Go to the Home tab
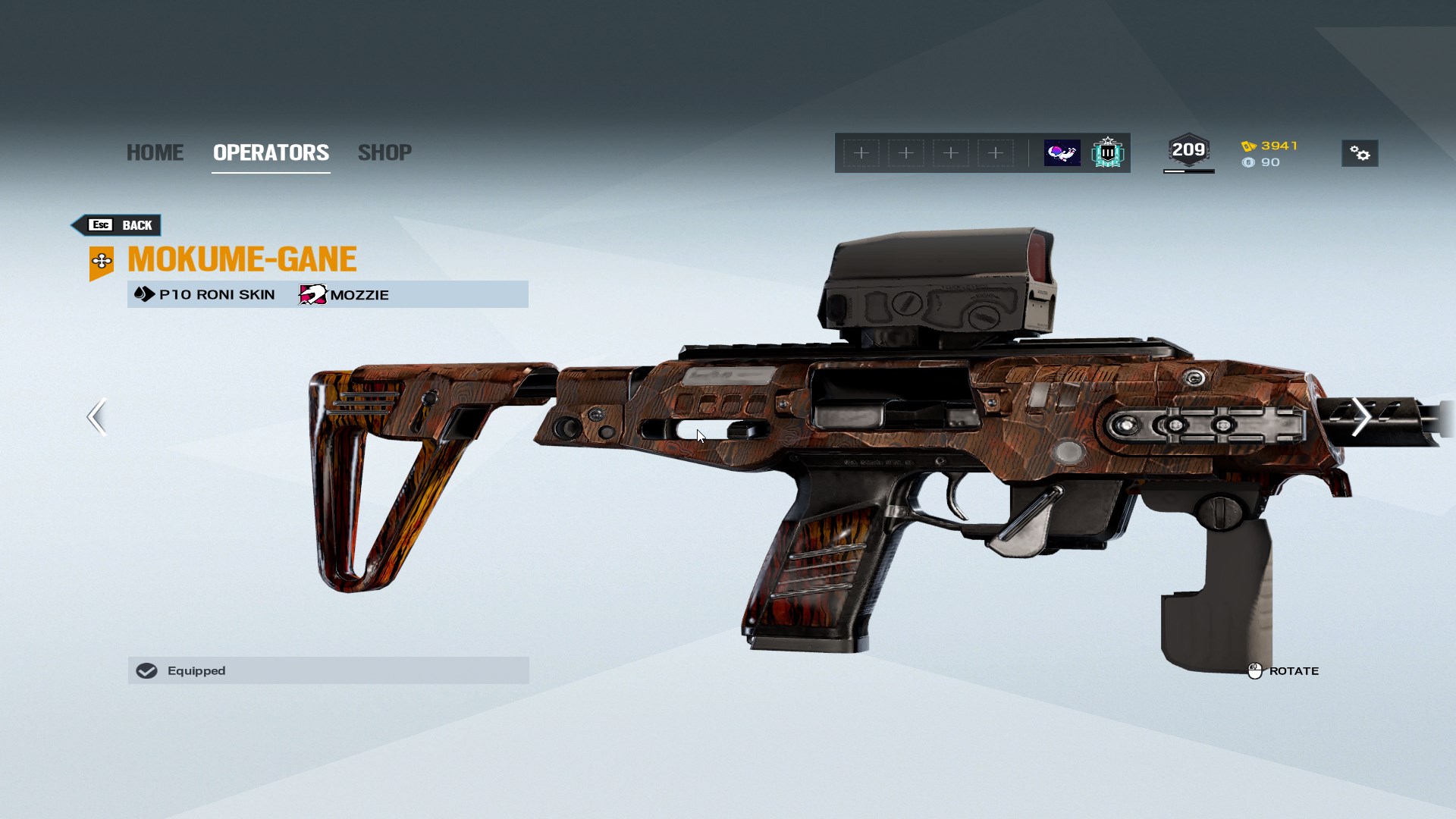 [x=155, y=152]
